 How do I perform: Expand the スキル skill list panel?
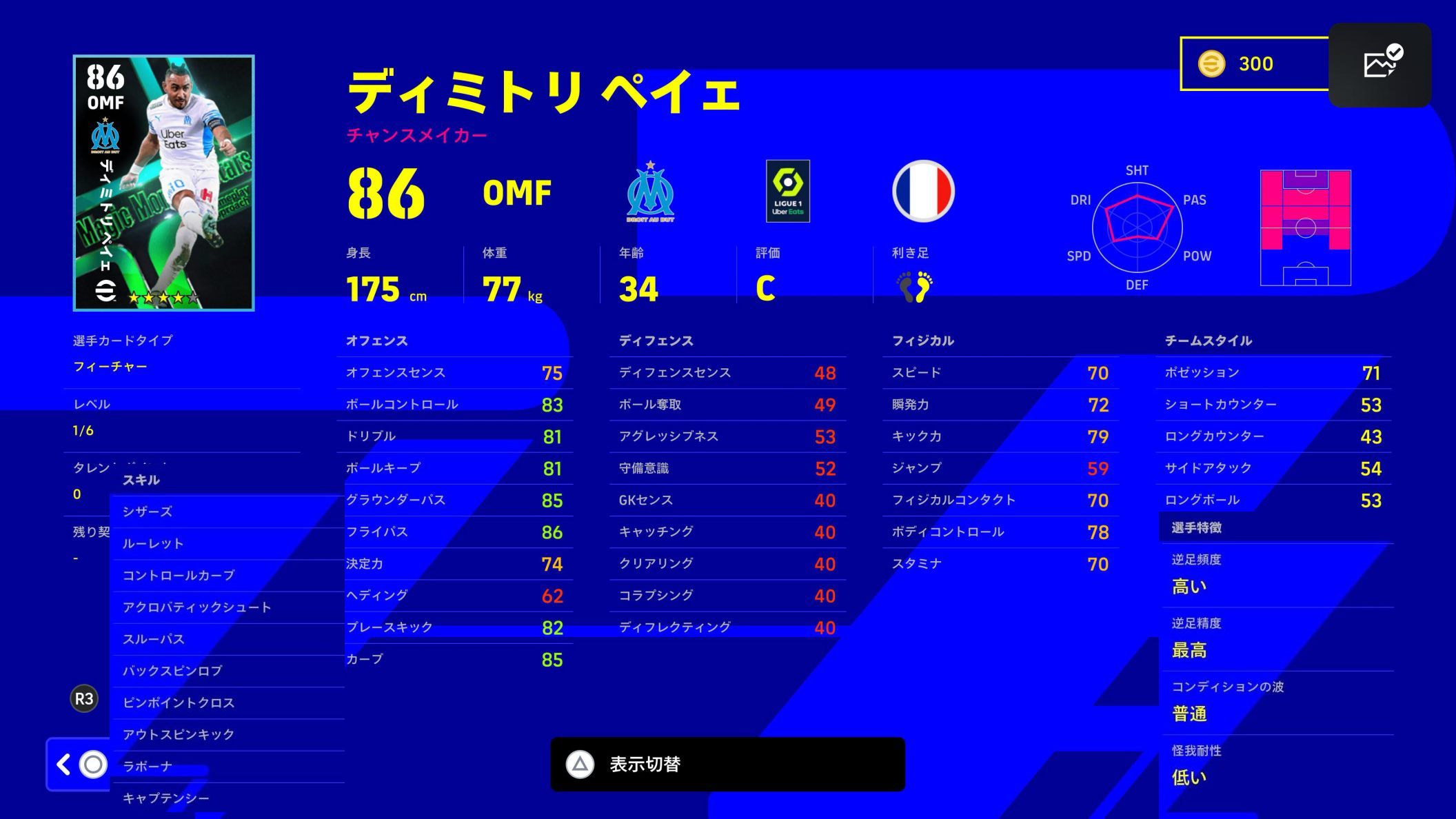tap(141, 480)
